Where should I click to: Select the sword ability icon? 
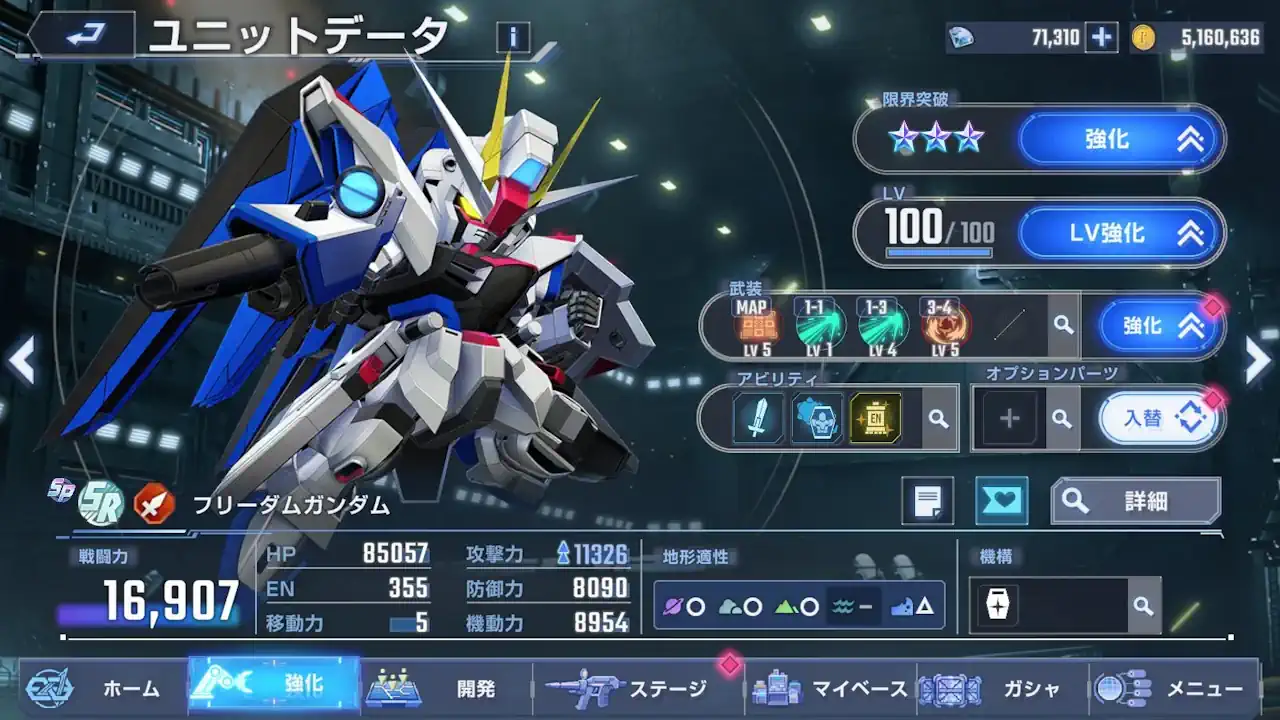[757, 417]
